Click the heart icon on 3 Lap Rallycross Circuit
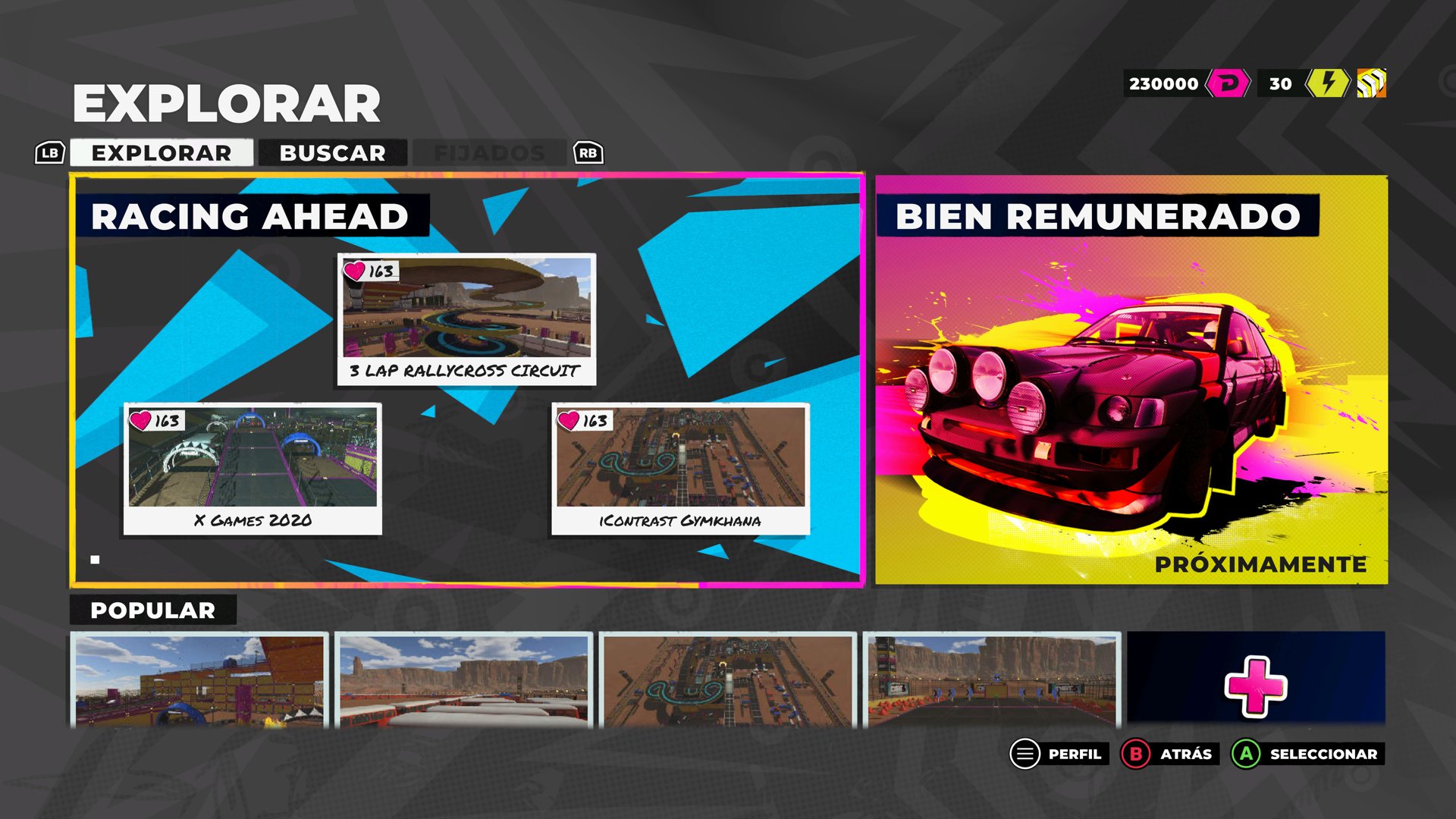 pos(355,270)
